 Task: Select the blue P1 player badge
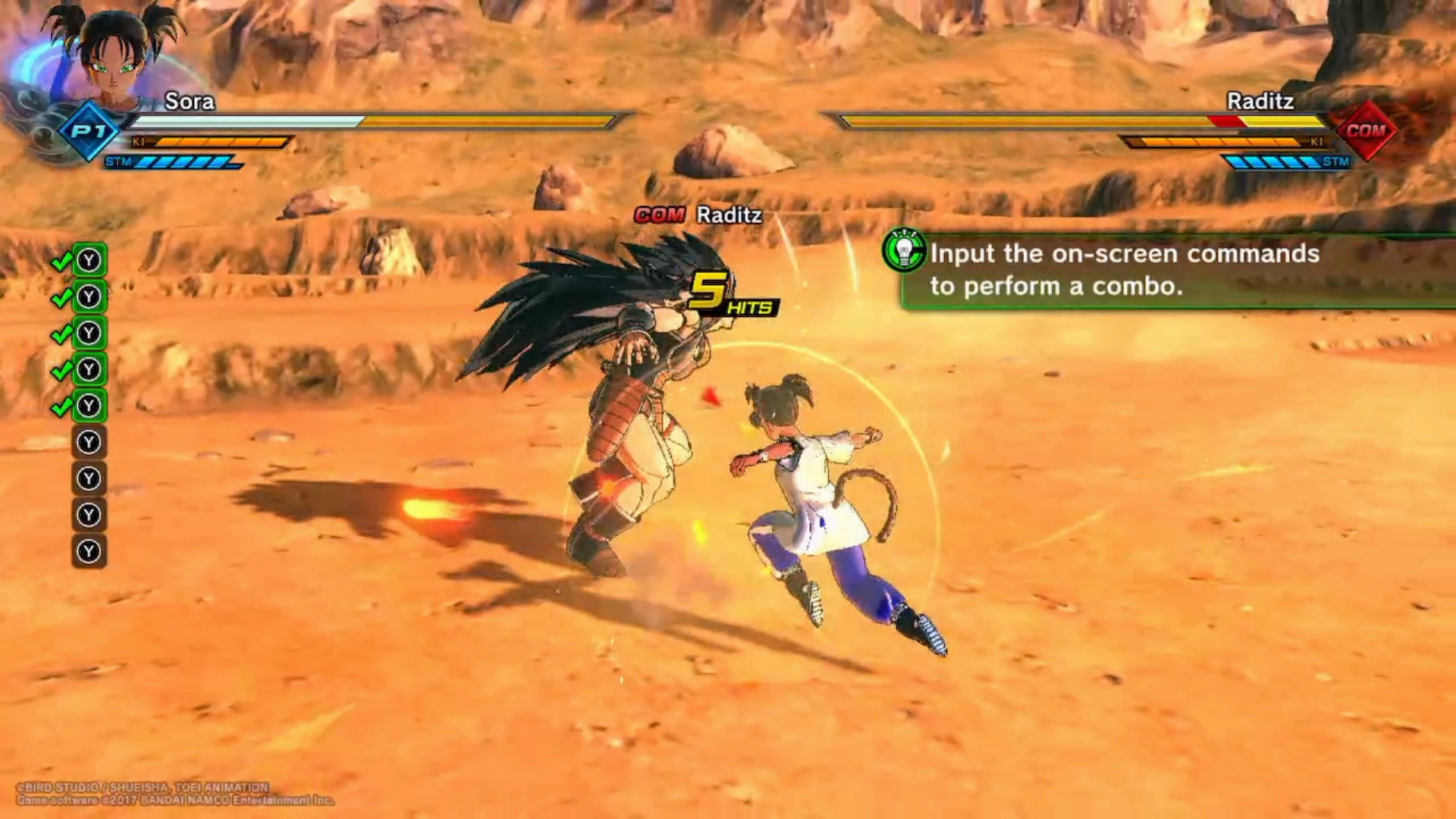pos(89,131)
